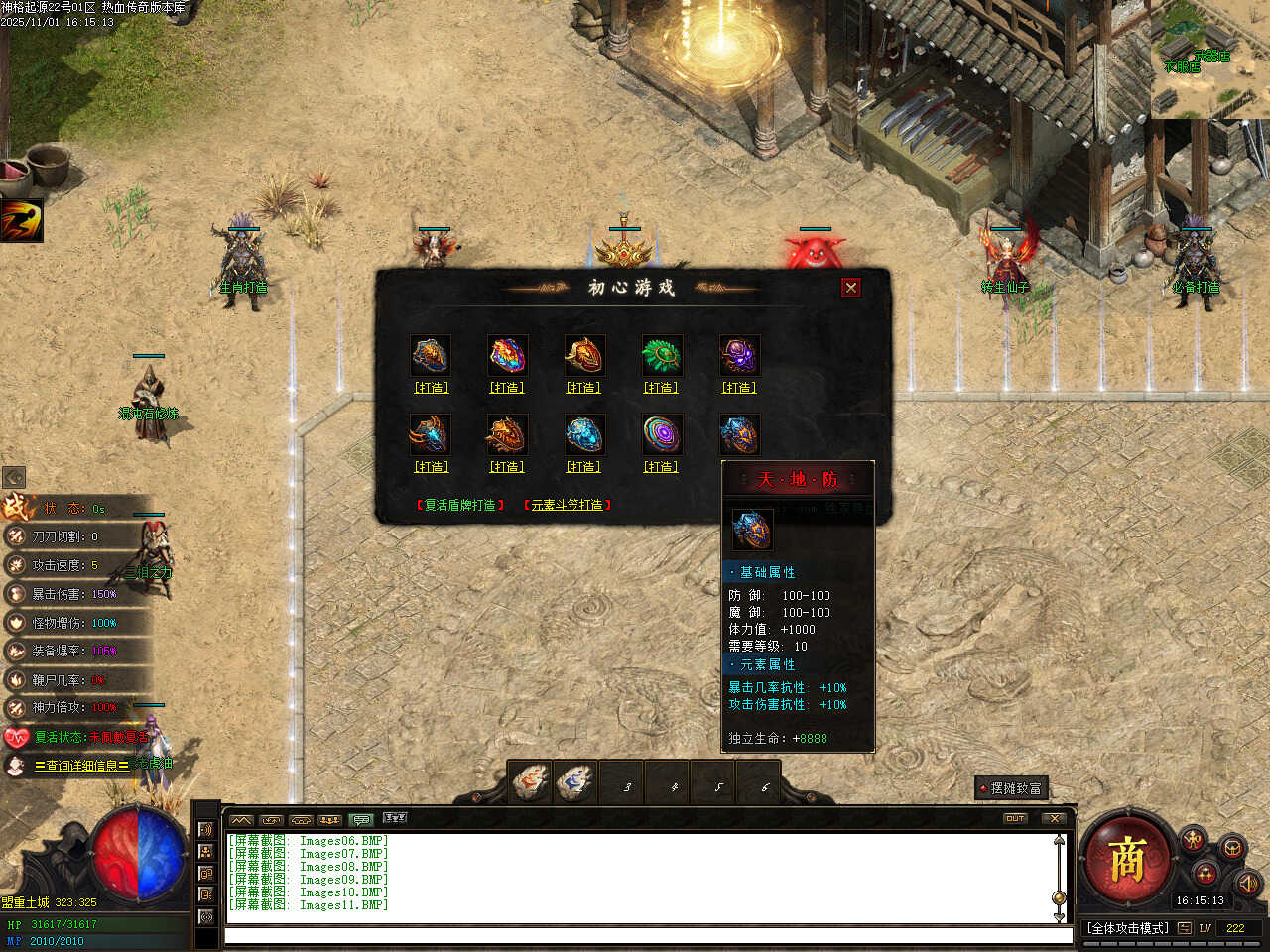Click 打造 under the green feathered shield
This screenshot has width=1270, height=952.
pos(661,388)
